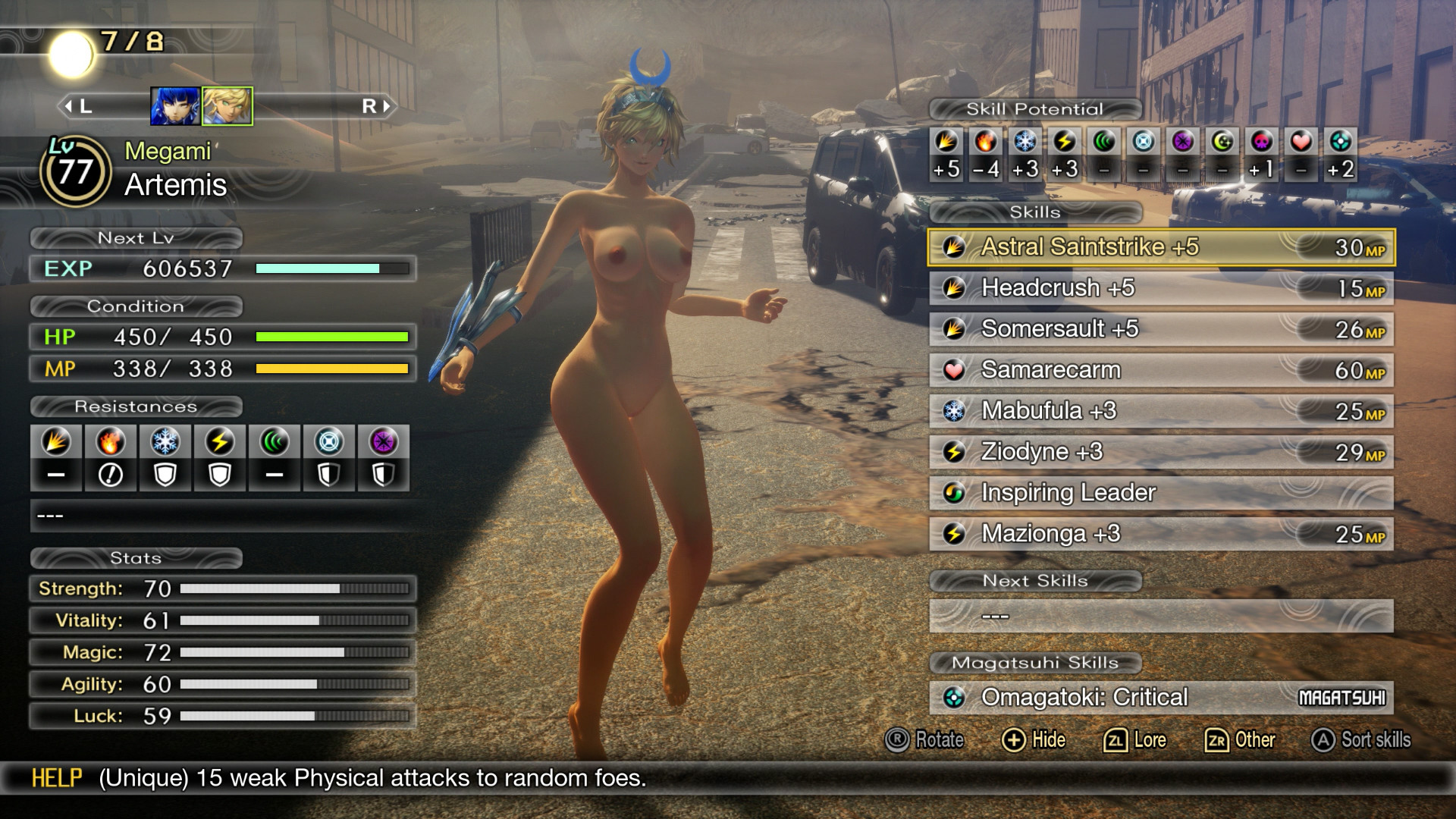Screen dimensions: 1456x819
Task: Choose the Headcrush +5 skill row
Action: click(x=1160, y=288)
